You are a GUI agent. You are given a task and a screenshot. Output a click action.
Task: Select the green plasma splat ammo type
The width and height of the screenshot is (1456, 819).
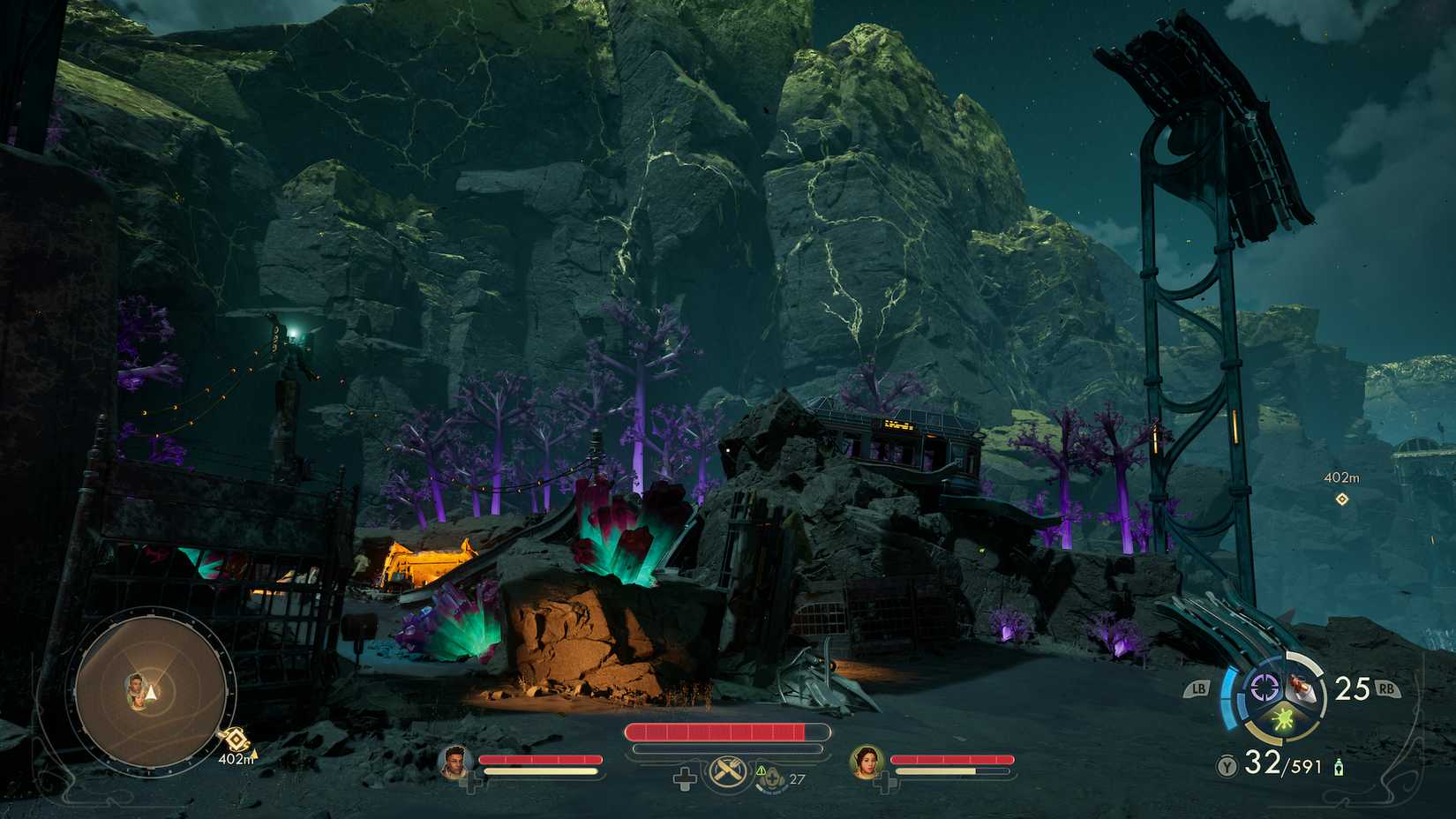[1282, 719]
